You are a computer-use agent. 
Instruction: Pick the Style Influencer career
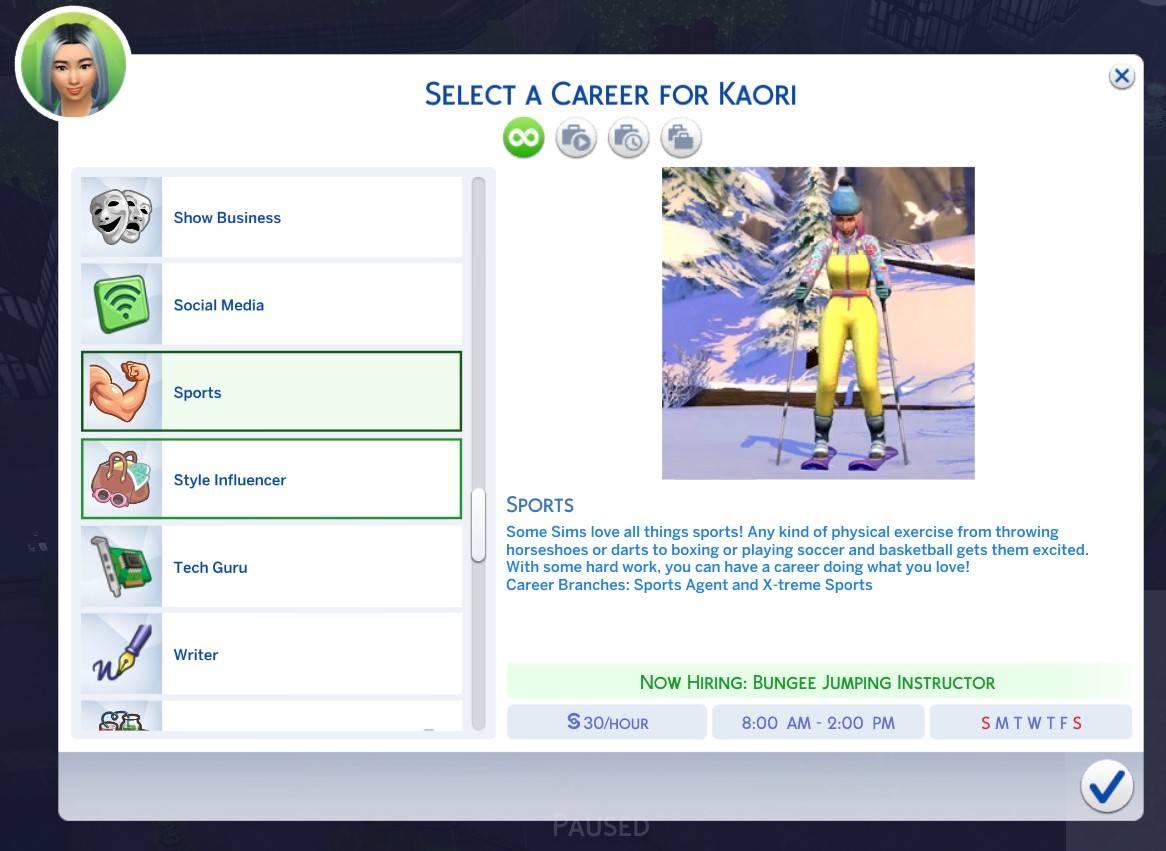pos(271,480)
